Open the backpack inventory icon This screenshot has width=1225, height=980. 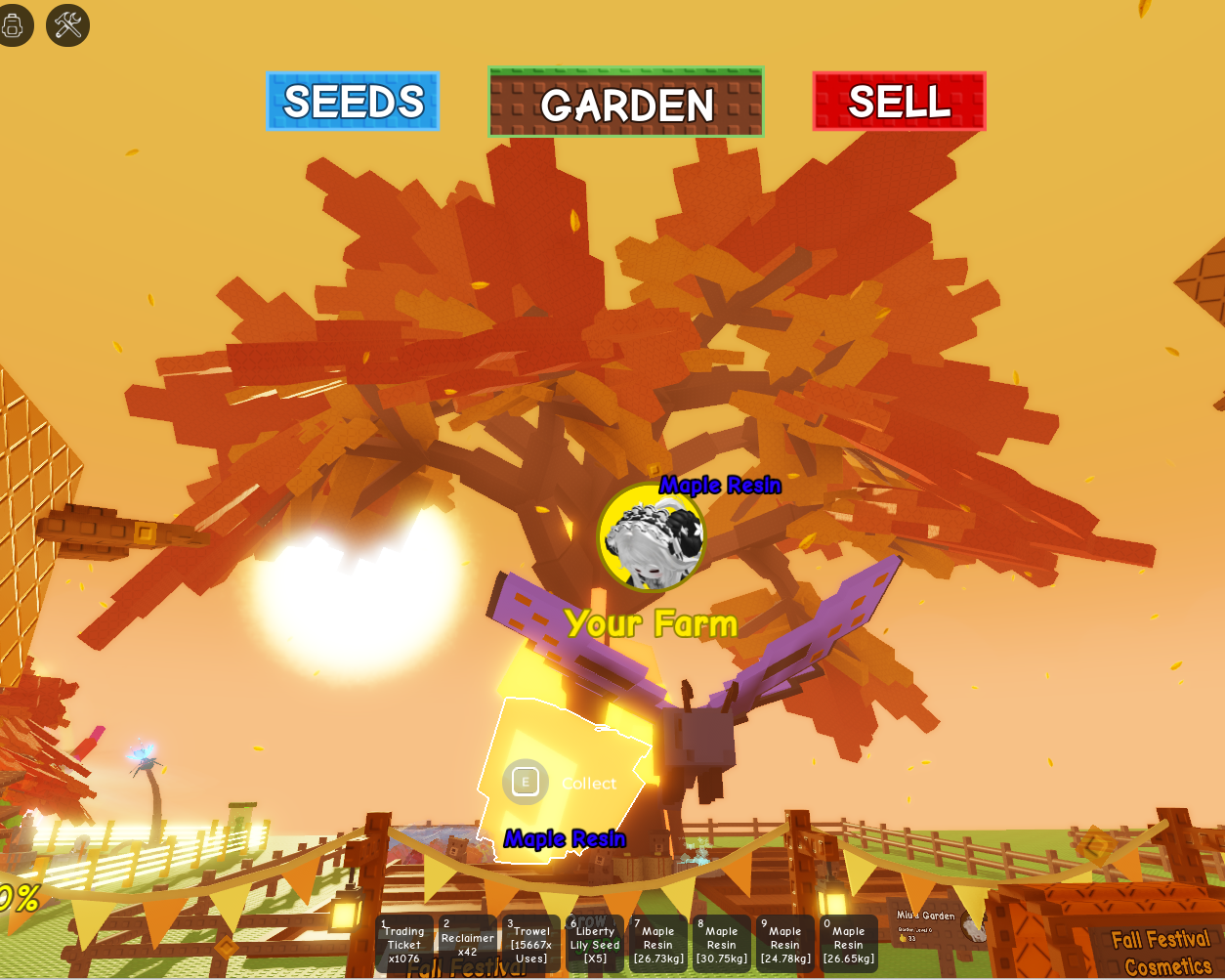(13, 24)
